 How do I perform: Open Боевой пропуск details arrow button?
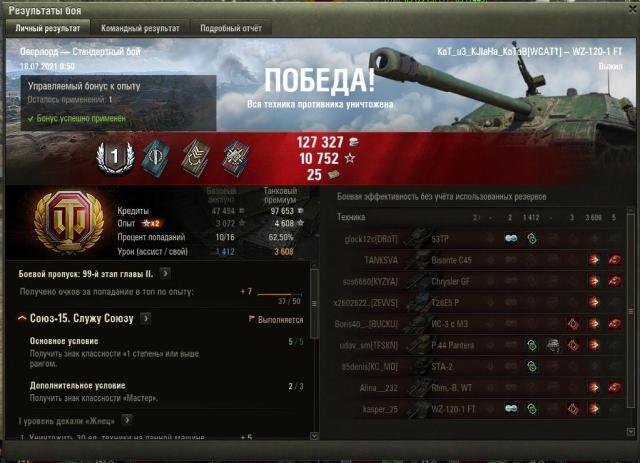coord(164,271)
